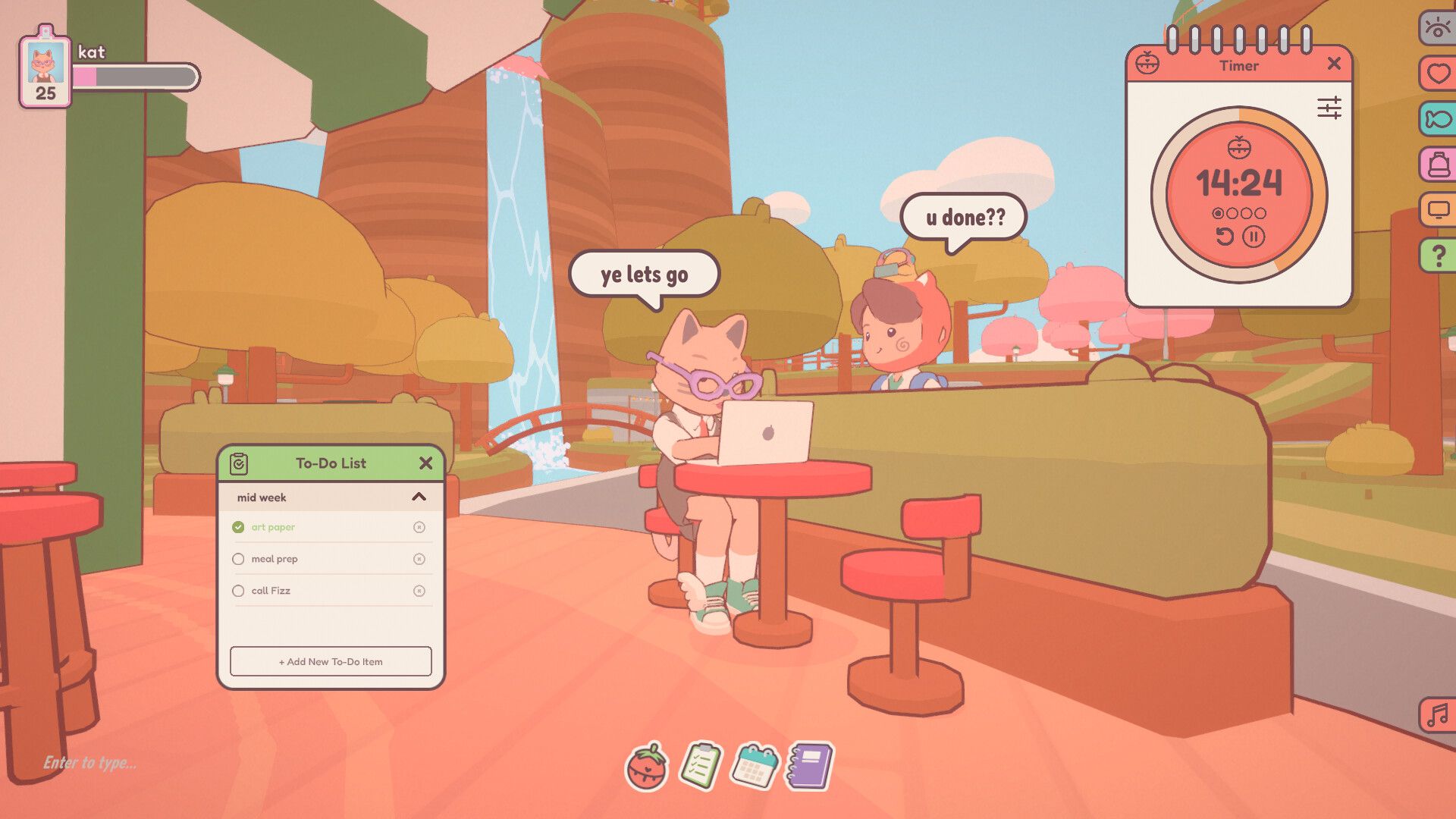Mark 'call Fizz' as done
Viewport: 1456px width, 819px height.
[239, 590]
